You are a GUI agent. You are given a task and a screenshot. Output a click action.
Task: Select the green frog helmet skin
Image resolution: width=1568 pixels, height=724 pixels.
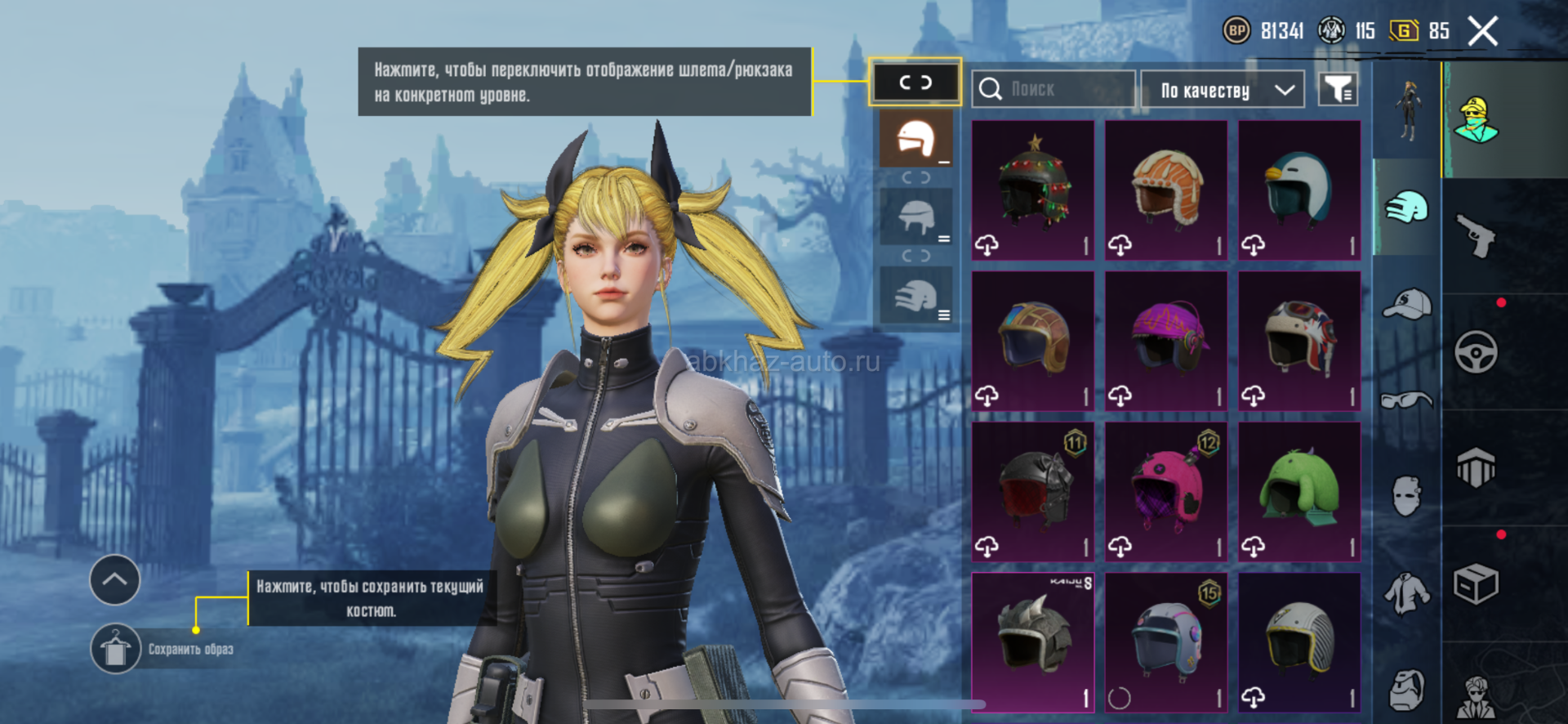(x=1299, y=490)
